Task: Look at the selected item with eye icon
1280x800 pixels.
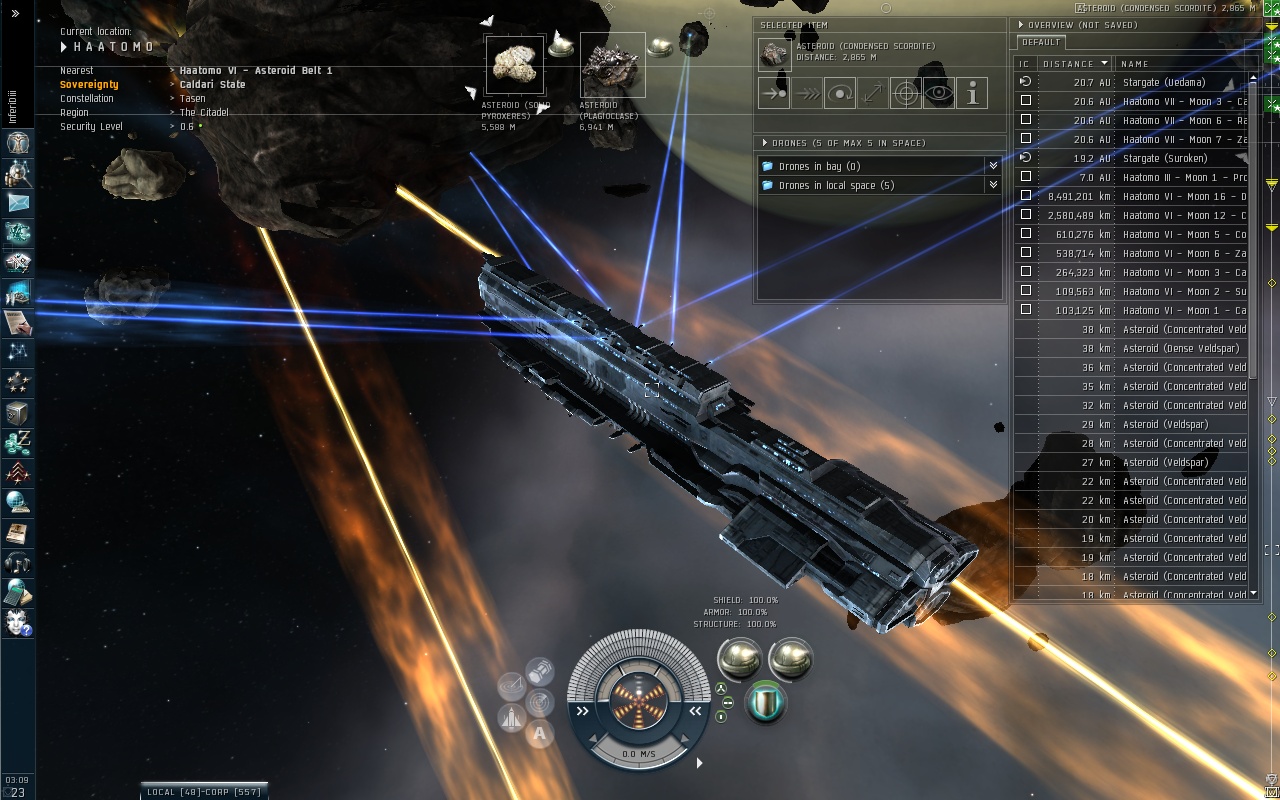Action: click(x=939, y=94)
